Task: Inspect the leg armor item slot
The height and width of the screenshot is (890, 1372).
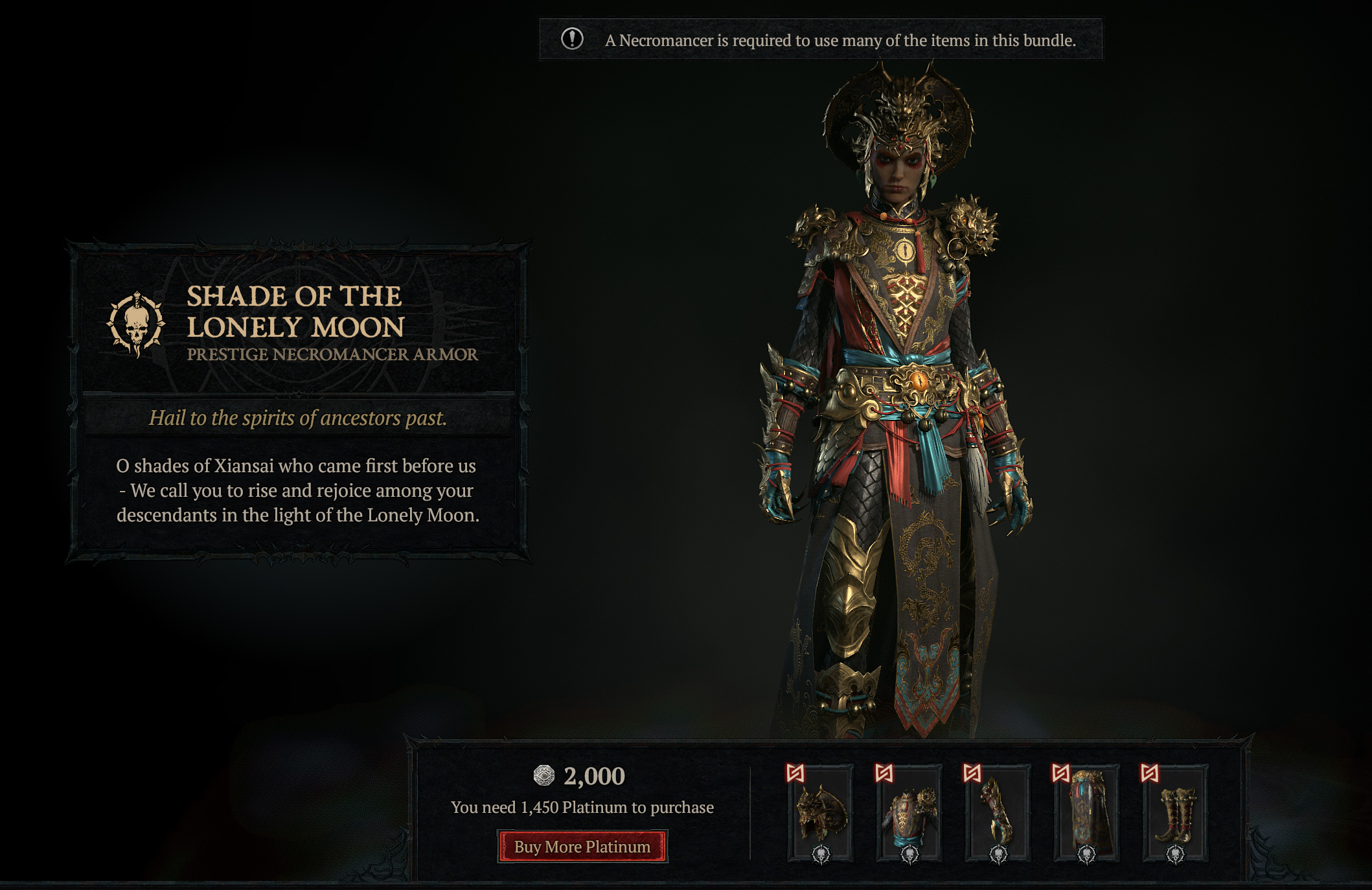Action: click(1086, 814)
